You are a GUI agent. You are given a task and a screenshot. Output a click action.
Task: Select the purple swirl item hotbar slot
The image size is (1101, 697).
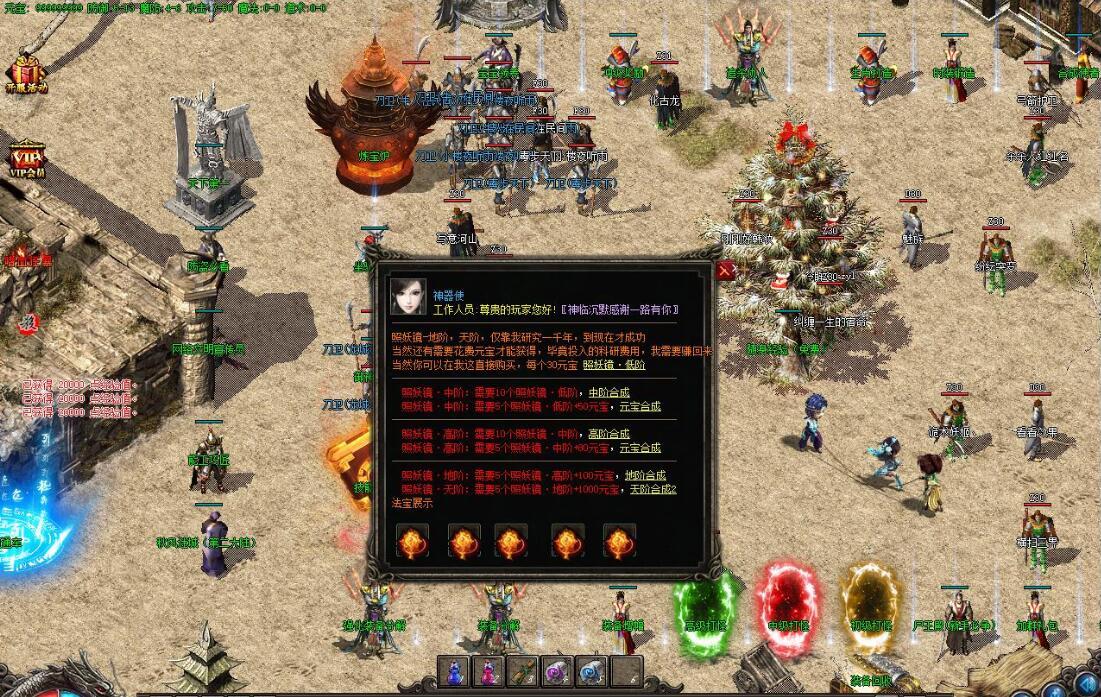[557, 671]
